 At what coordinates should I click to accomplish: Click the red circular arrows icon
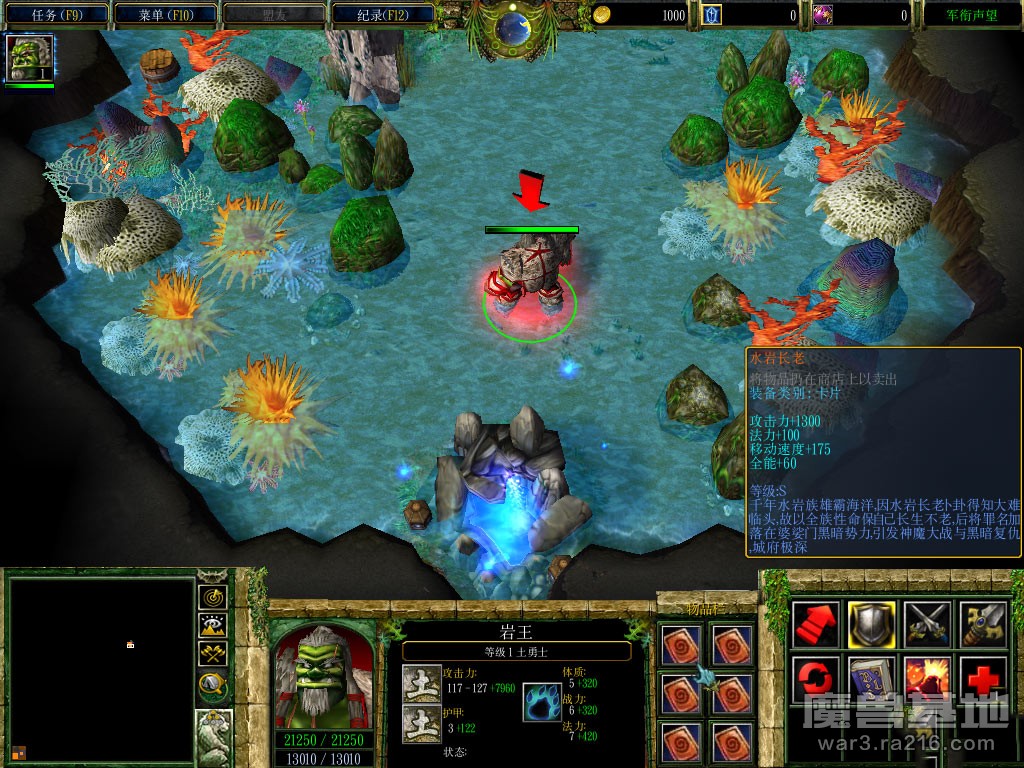(x=815, y=680)
